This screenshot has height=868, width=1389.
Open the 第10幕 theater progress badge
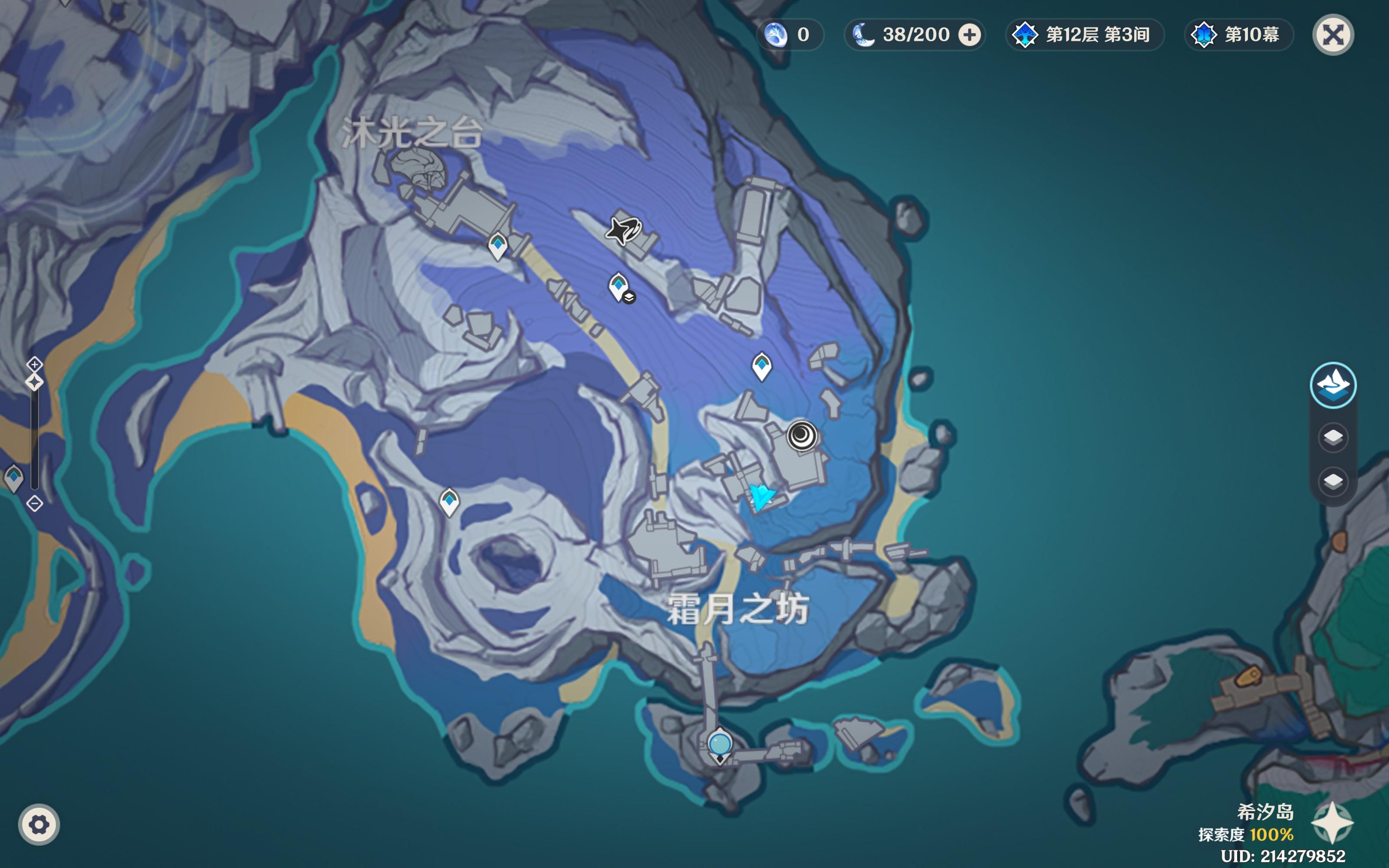(x=1238, y=35)
